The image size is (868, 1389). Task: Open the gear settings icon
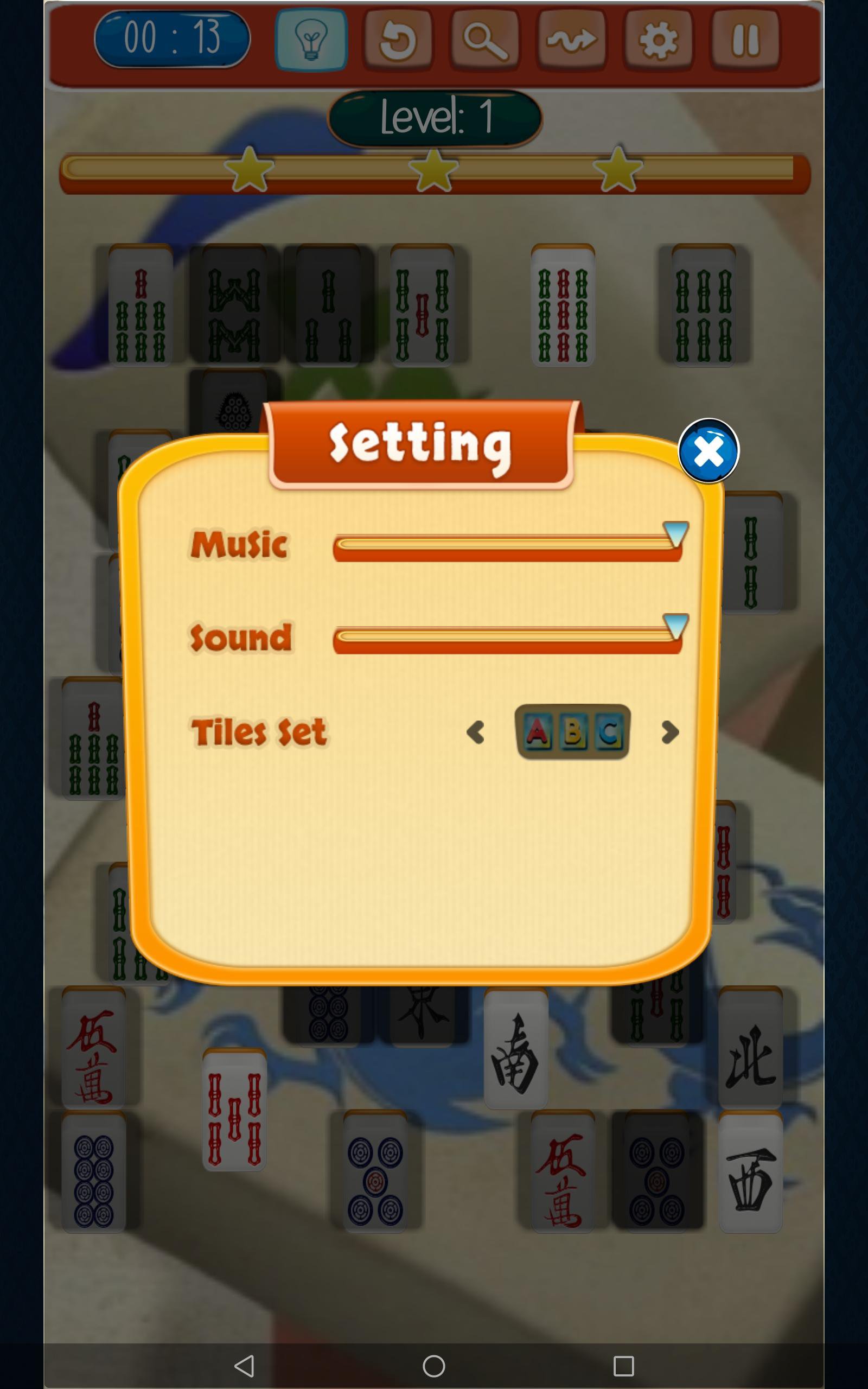(x=658, y=40)
